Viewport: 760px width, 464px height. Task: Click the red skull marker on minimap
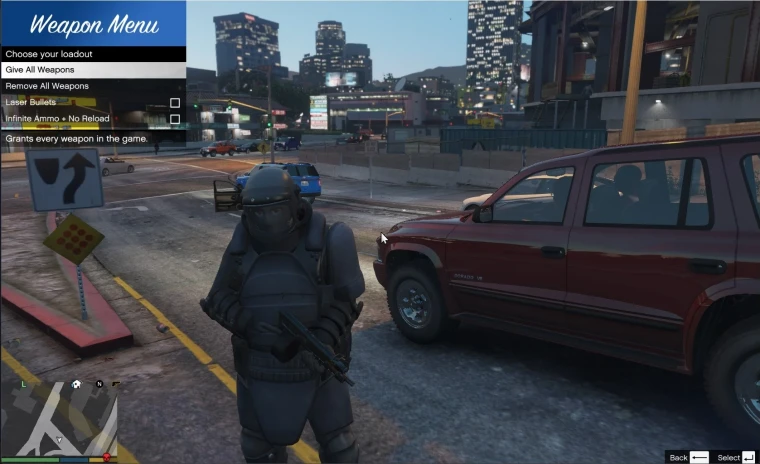[x=106, y=457]
